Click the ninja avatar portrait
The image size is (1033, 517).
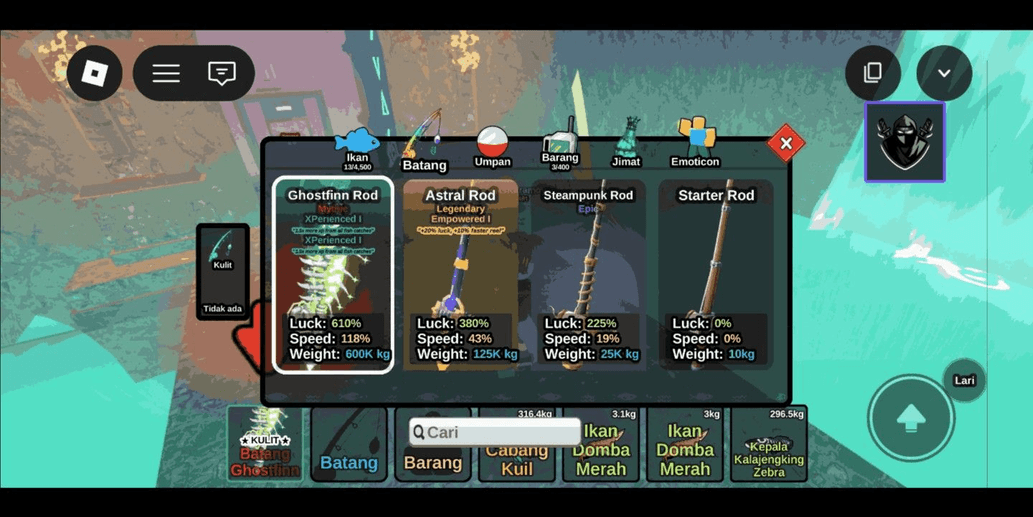click(904, 143)
